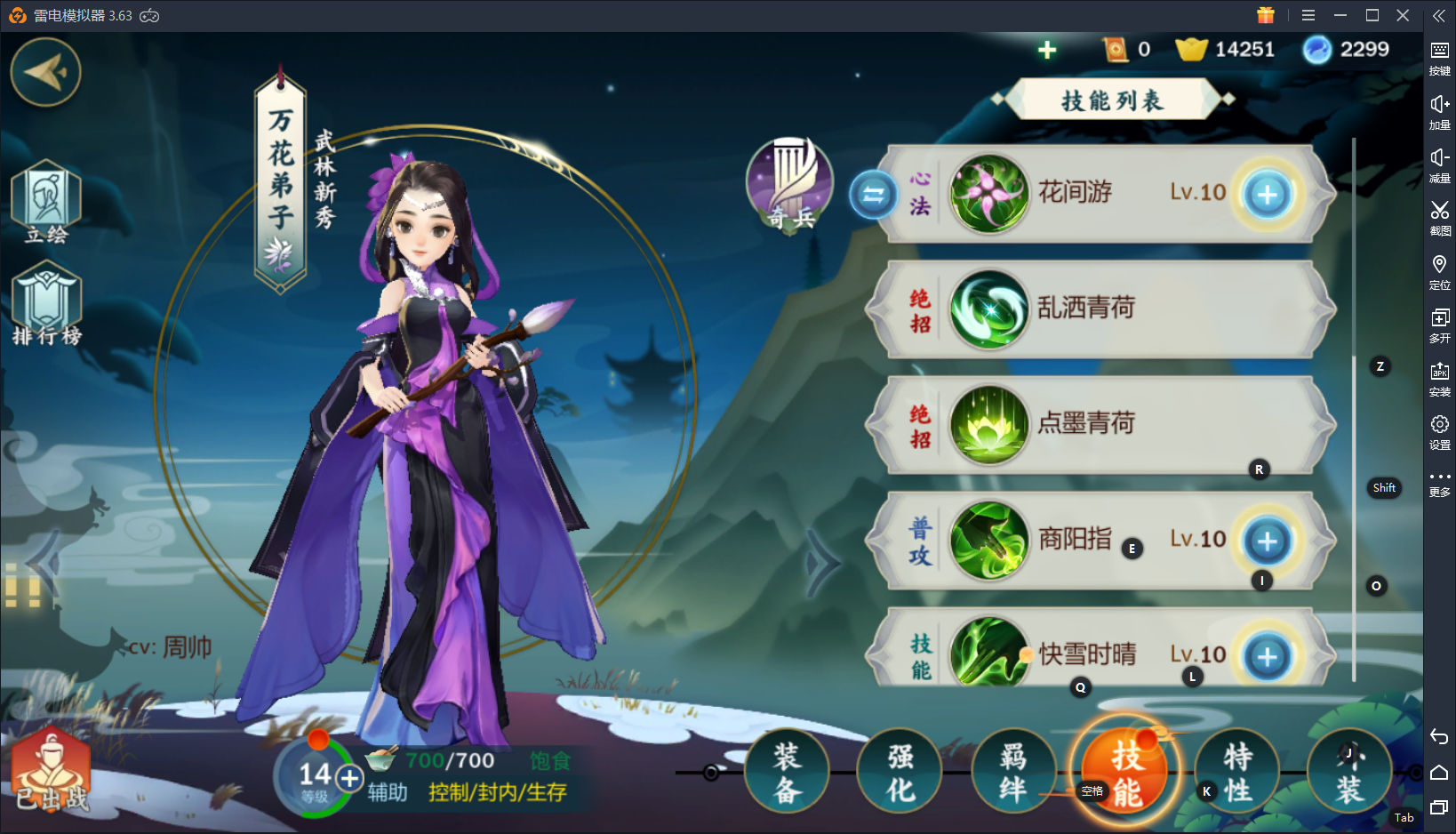
Task: Add currency with the green plus
Action: pyautogui.click(x=1047, y=50)
